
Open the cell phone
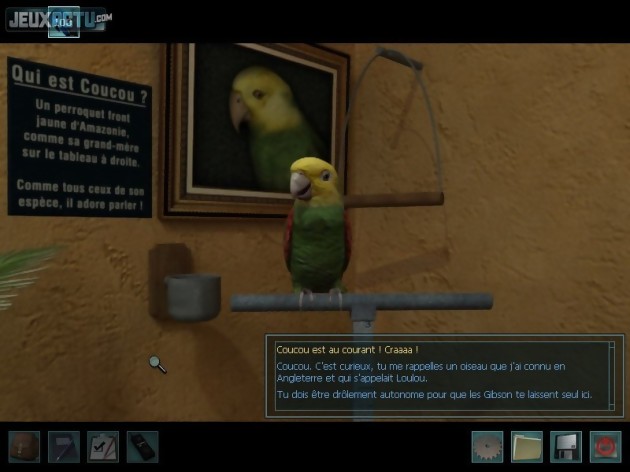coord(142,446)
